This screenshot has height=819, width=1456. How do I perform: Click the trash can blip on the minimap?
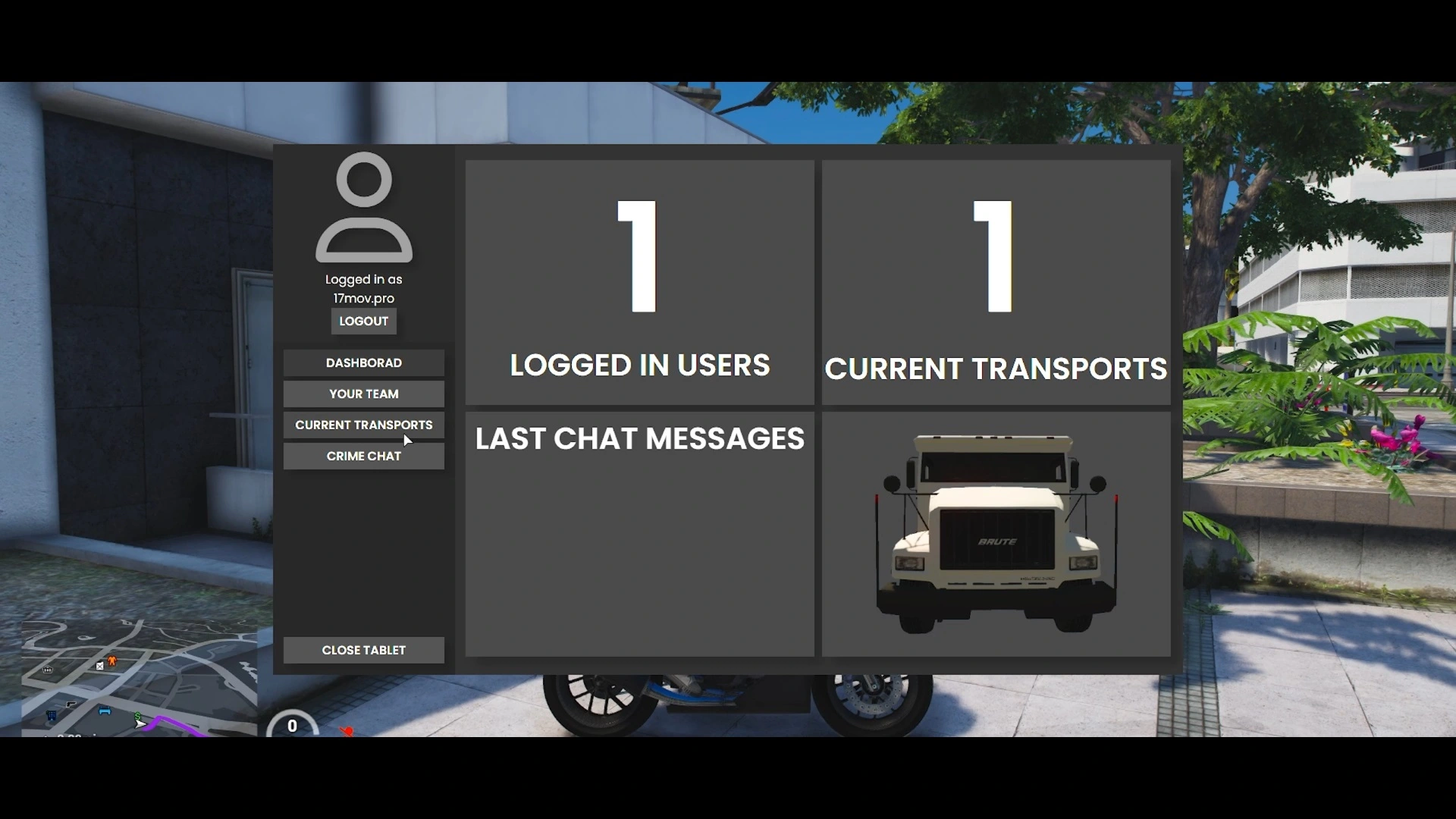[47, 669]
